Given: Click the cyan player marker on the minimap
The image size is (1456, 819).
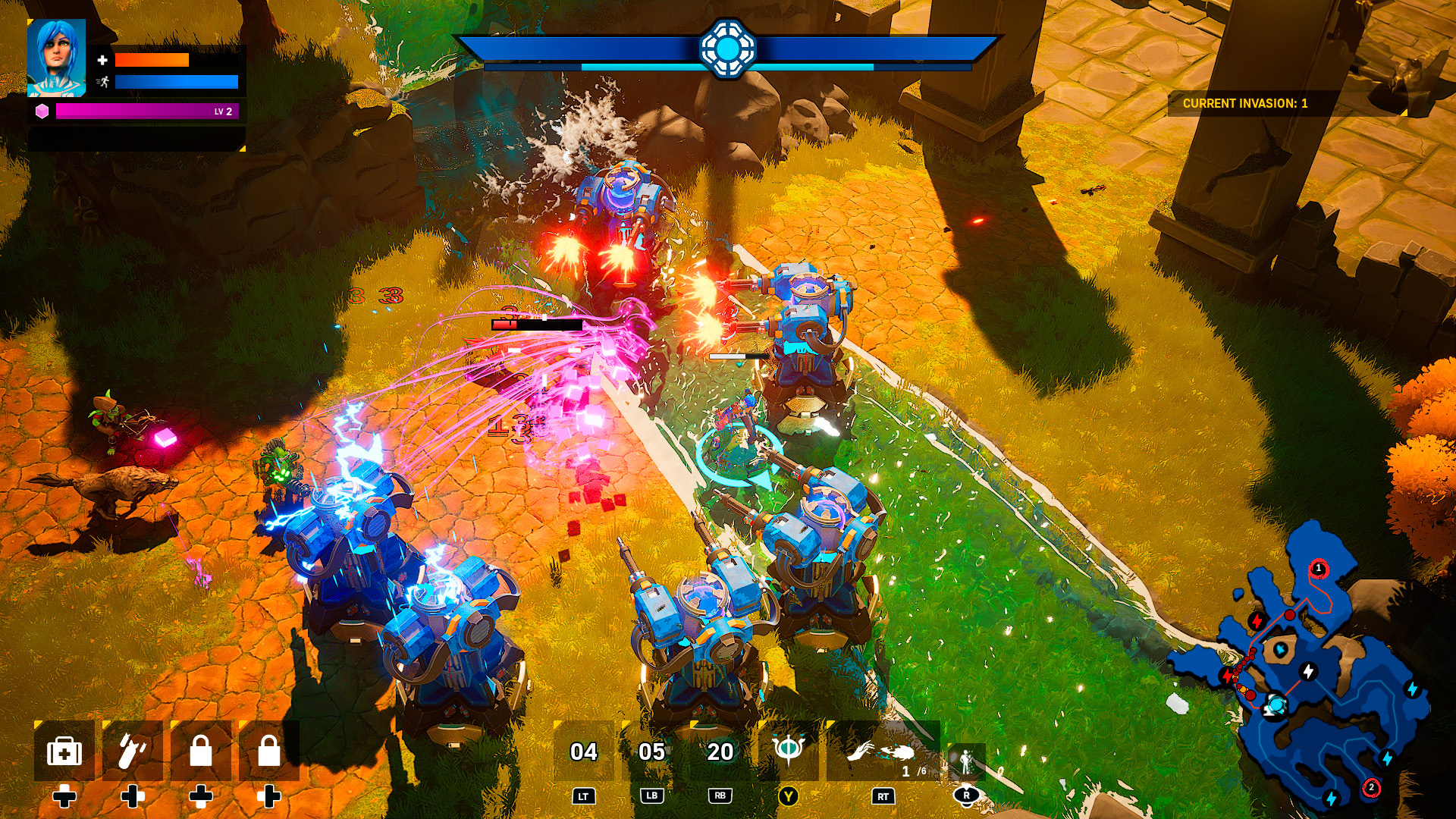Looking at the screenshot, I should pos(1278,704).
